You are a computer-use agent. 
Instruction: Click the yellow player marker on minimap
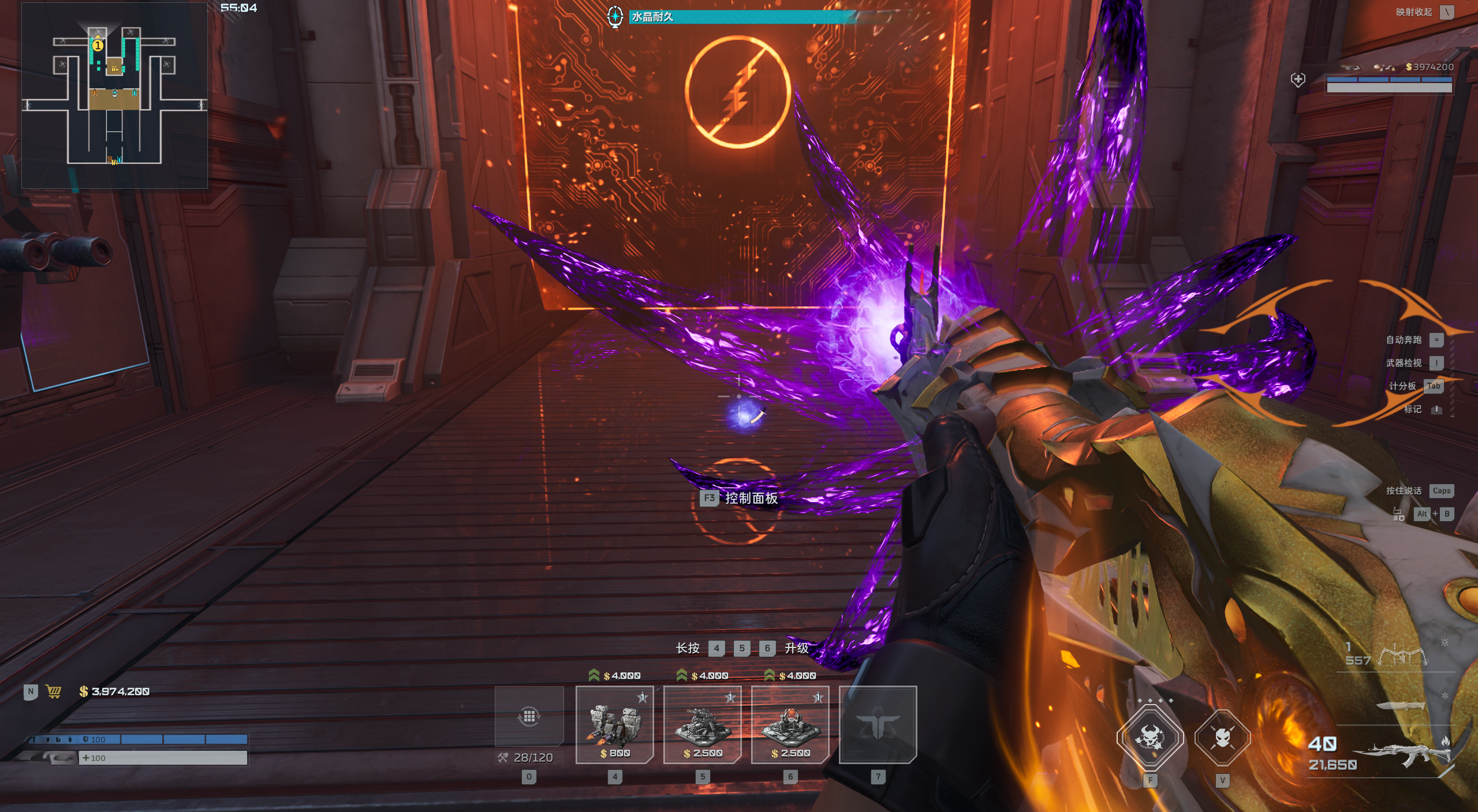coord(98,45)
